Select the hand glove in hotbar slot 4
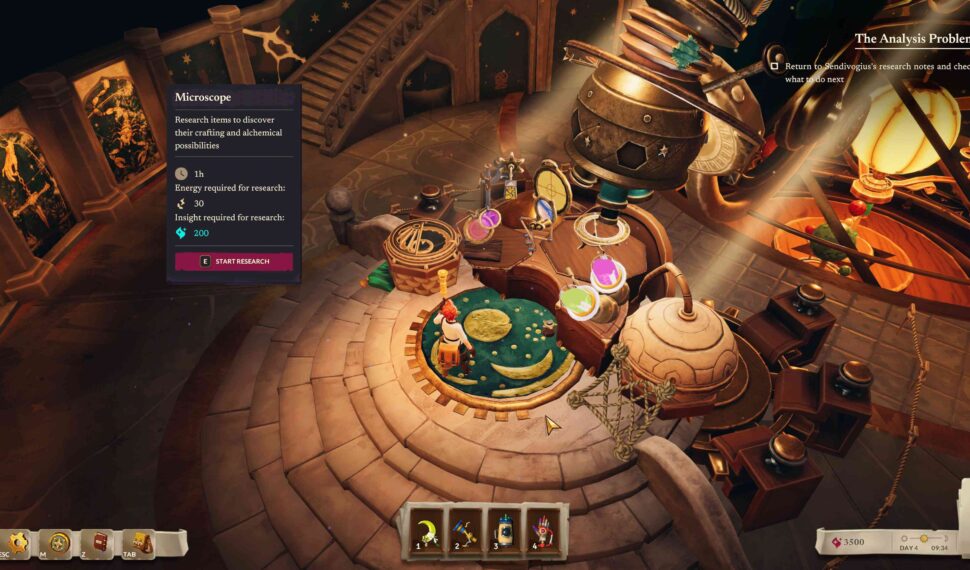The height and width of the screenshot is (570, 970). pyautogui.click(x=543, y=527)
